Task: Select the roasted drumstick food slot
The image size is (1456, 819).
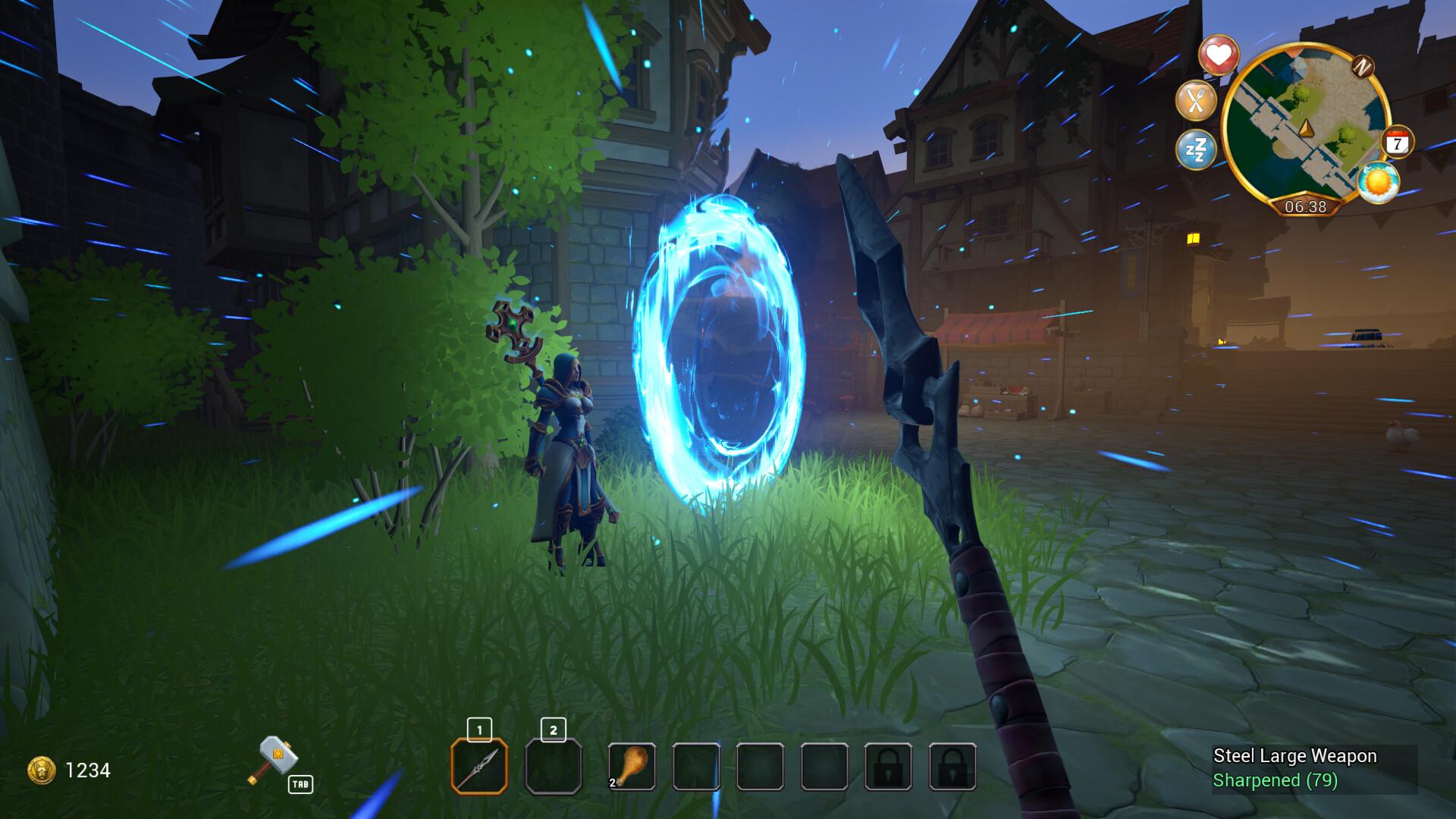Action: coord(632,767)
